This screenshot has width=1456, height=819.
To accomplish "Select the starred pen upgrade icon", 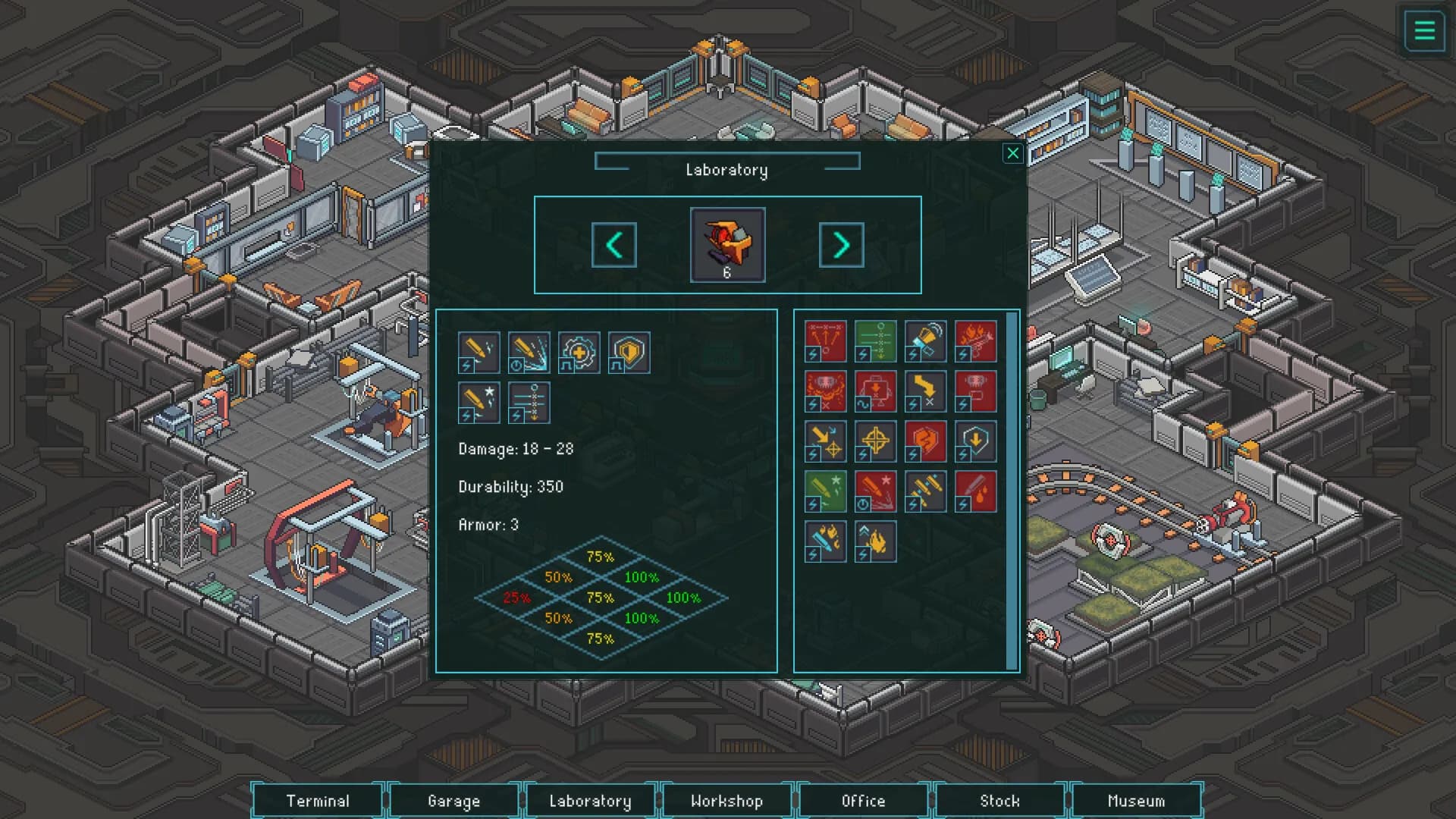I will click(479, 403).
